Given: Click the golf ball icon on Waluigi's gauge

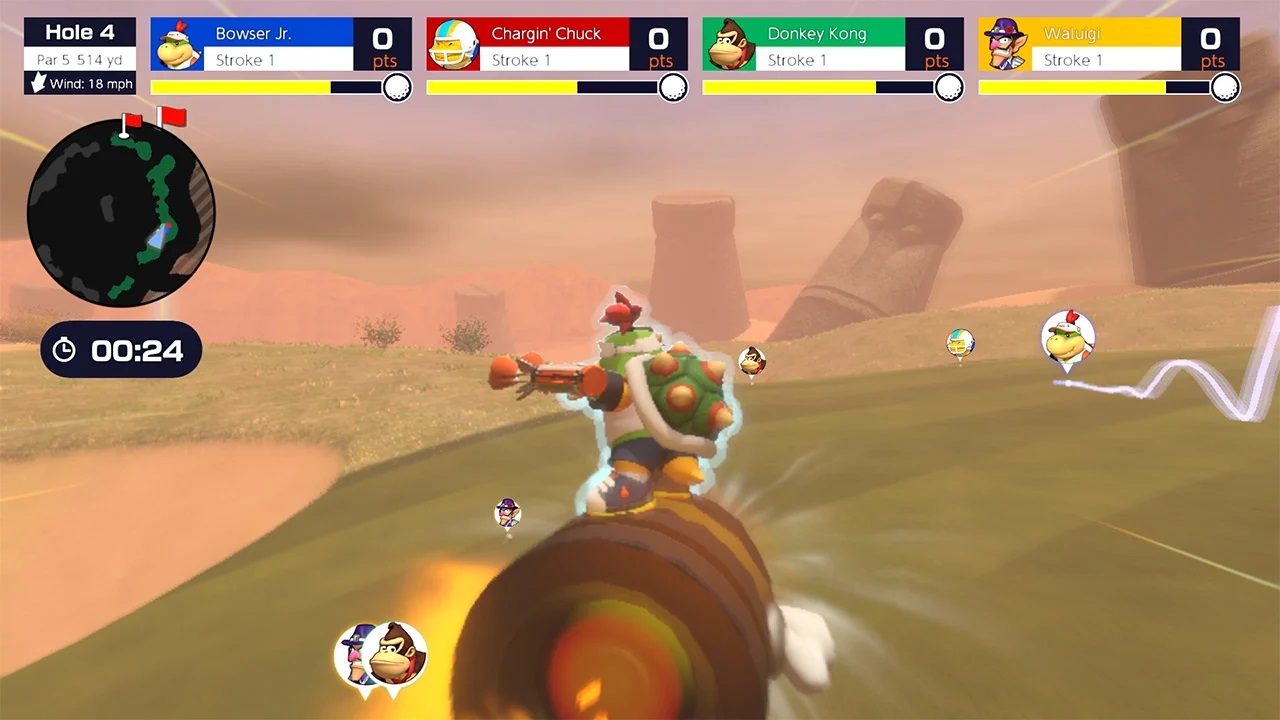Looking at the screenshot, I should (1226, 88).
